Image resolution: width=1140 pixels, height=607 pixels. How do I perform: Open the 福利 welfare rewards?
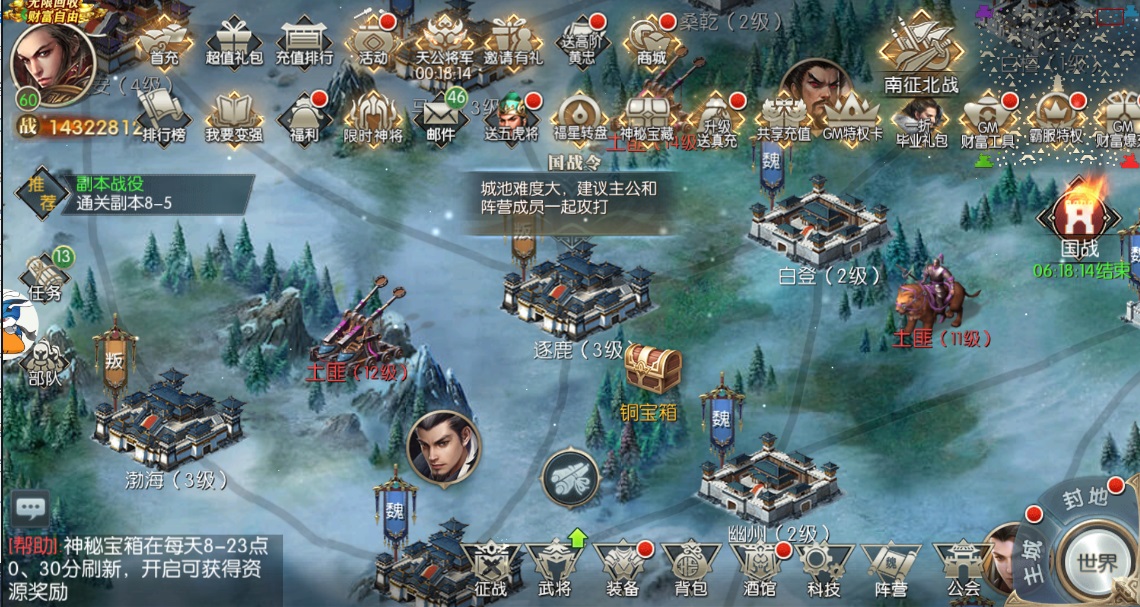click(303, 116)
